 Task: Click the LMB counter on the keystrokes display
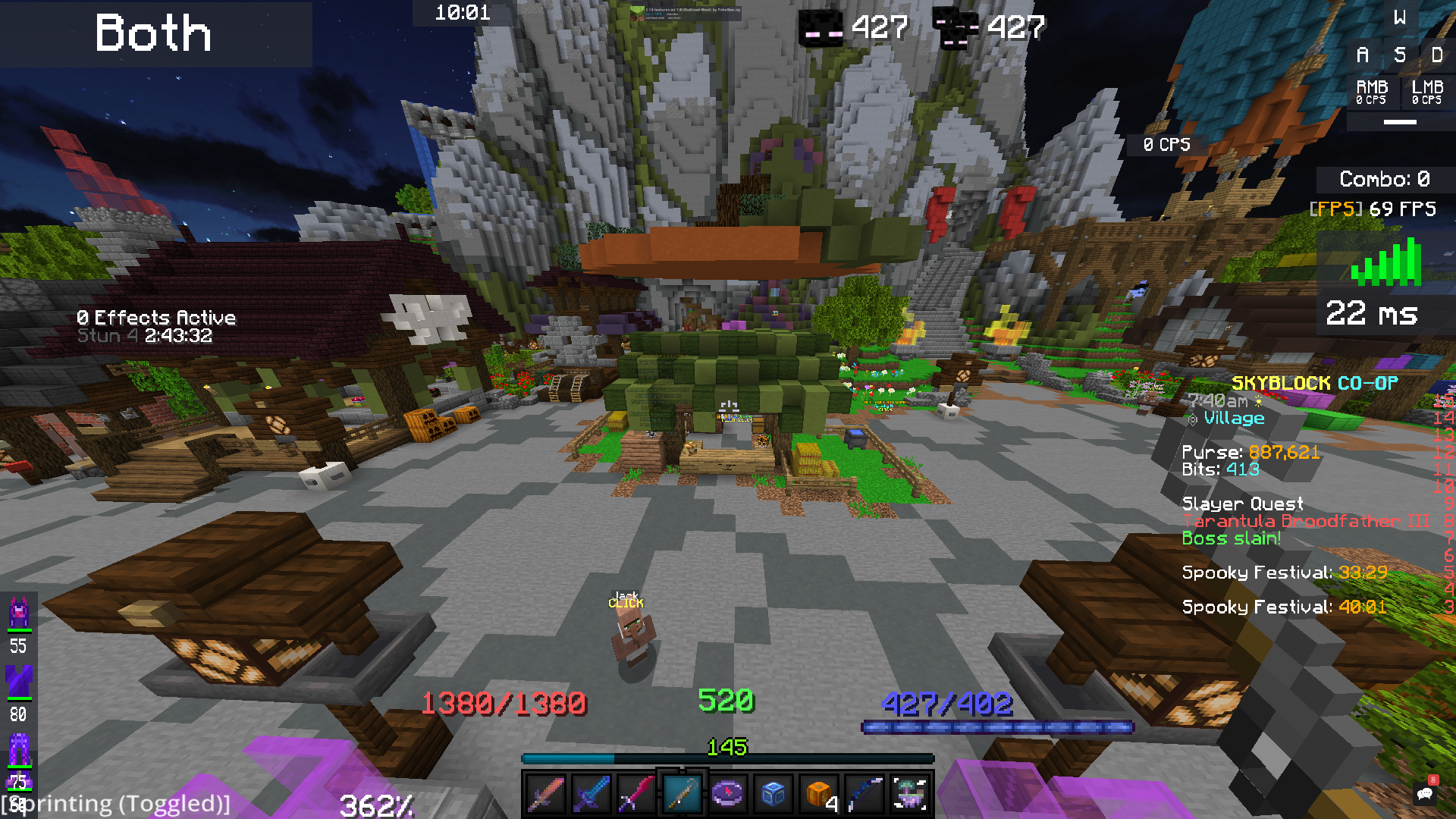pyautogui.click(x=1426, y=92)
